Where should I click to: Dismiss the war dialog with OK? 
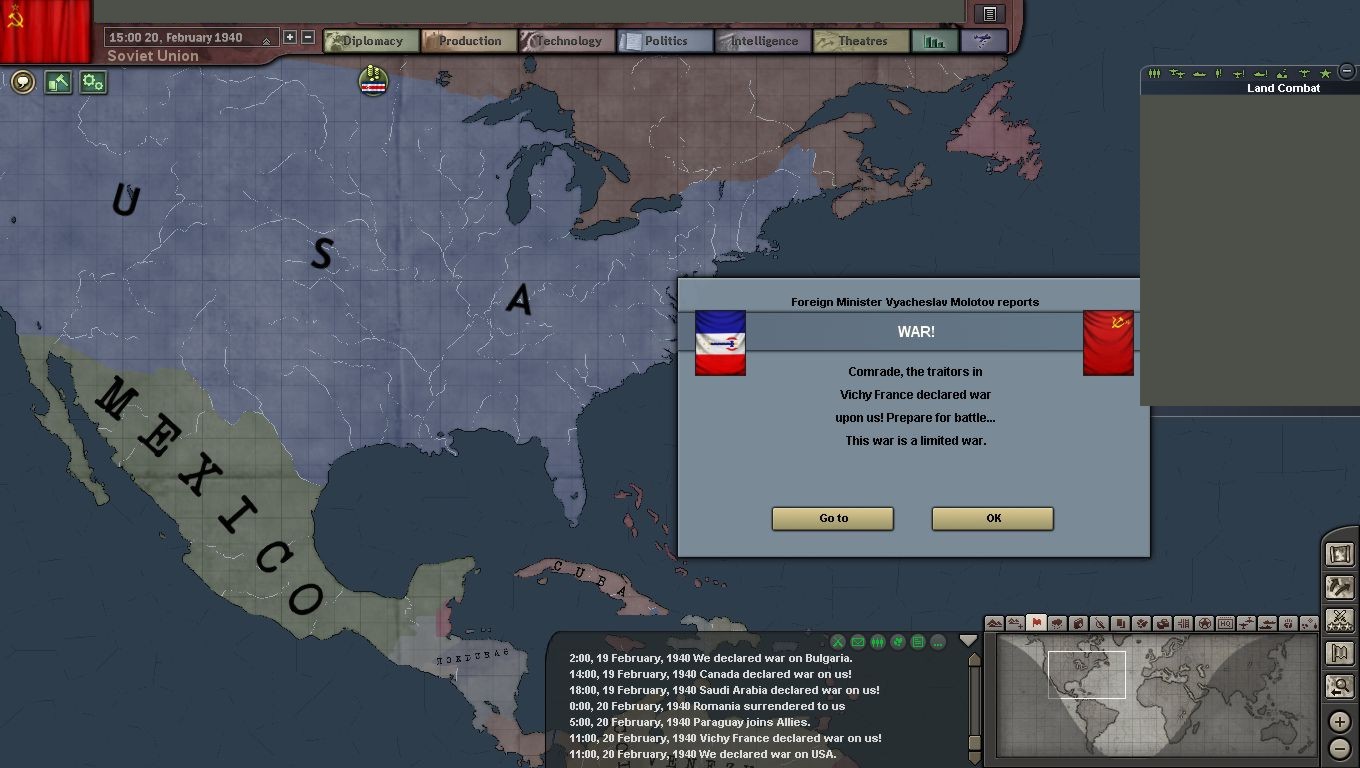click(992, 518)
